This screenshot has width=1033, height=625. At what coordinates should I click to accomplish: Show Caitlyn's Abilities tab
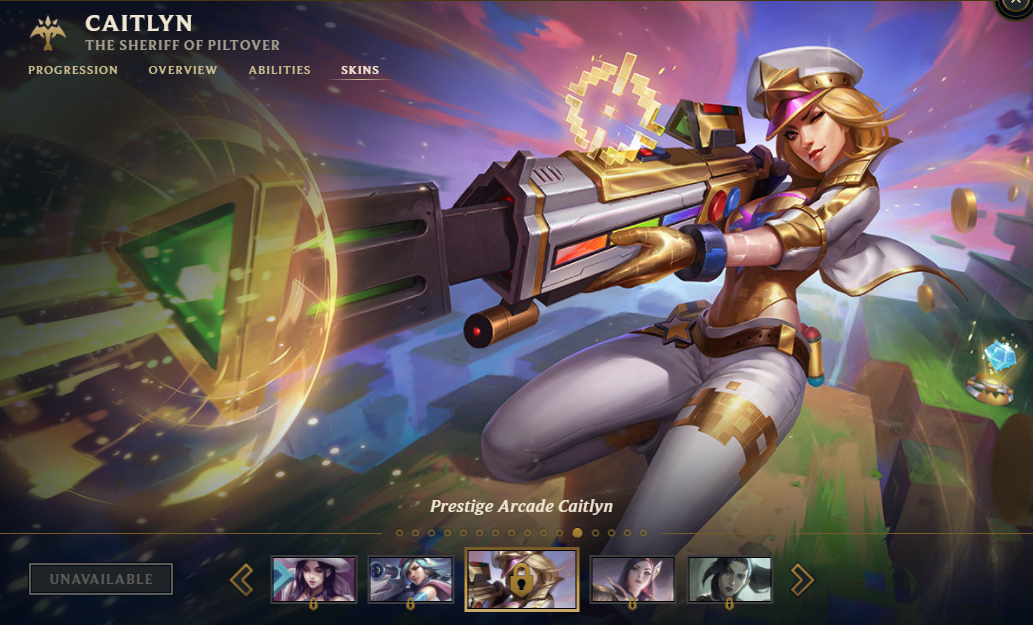tap(280, 71)
